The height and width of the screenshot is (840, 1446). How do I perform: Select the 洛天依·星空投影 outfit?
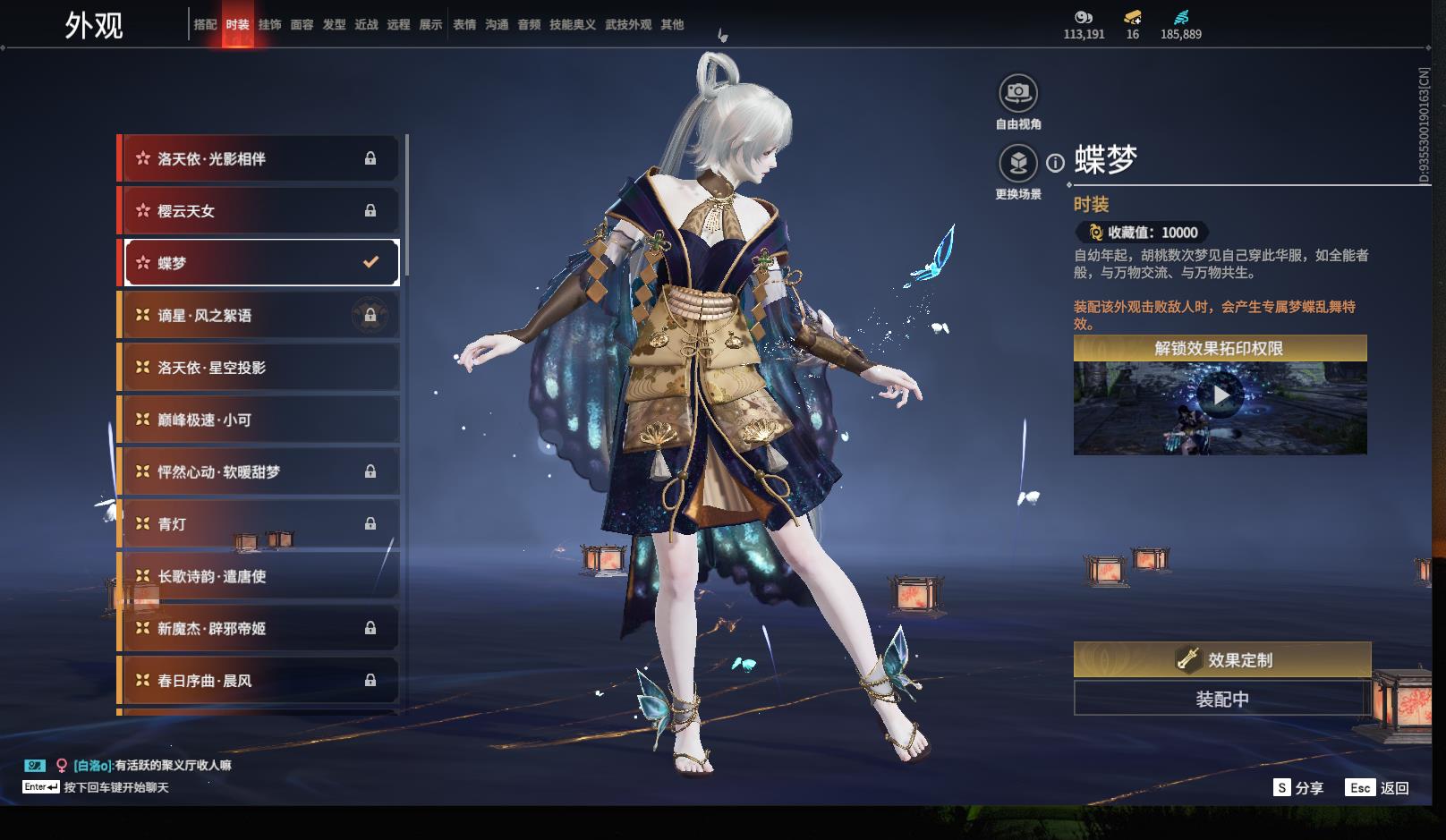point(259,368)
